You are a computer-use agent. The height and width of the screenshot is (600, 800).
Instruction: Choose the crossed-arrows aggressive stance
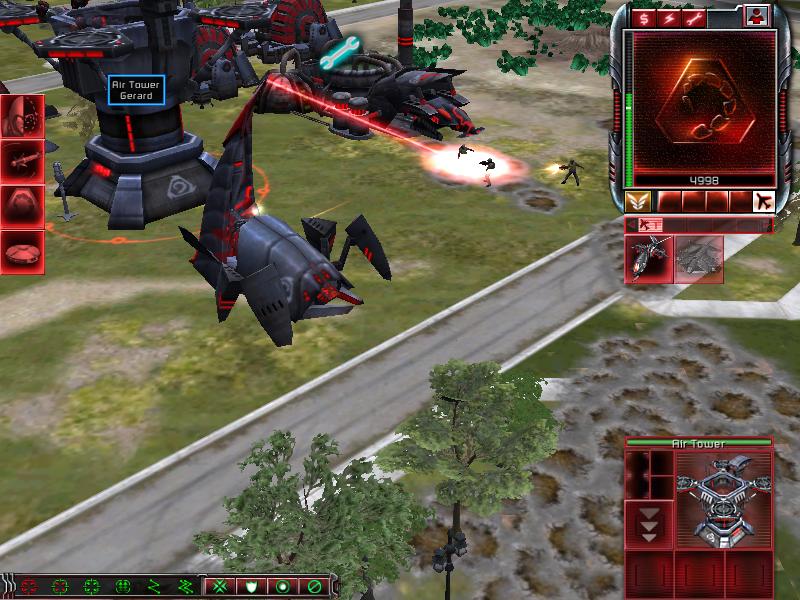coord(219,586)
